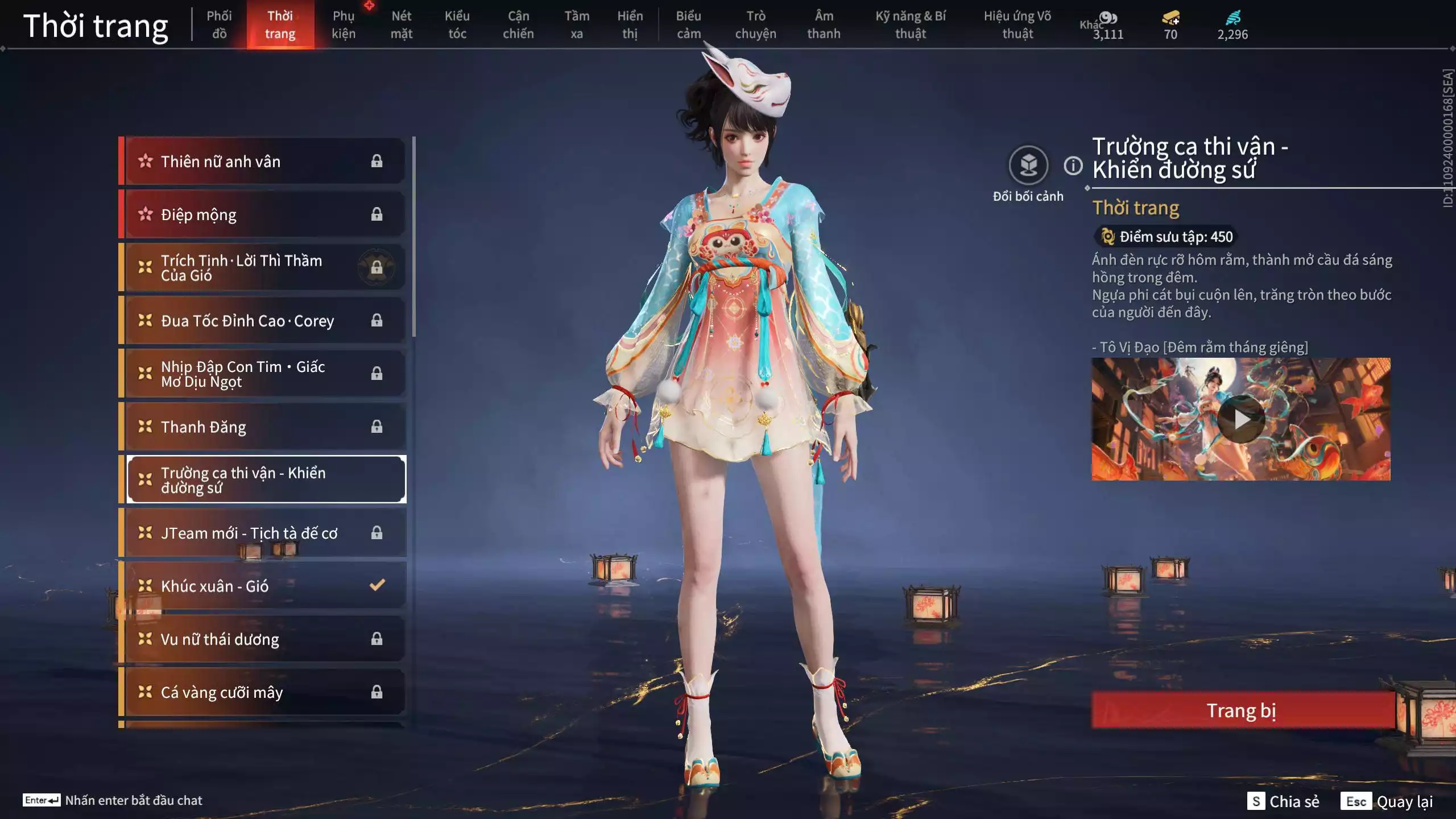Image resolution: width=1456 pixels, height=819 pixels.
Task: Switch to the Nét mặt tab
Action: [401, 24]
